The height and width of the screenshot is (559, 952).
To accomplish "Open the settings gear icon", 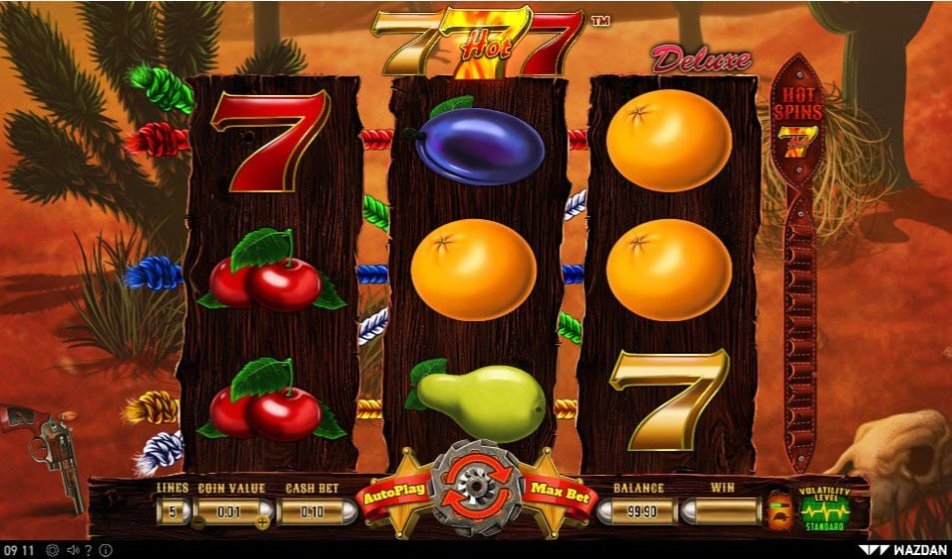I will pyautogui.click(x=52, y=550).
